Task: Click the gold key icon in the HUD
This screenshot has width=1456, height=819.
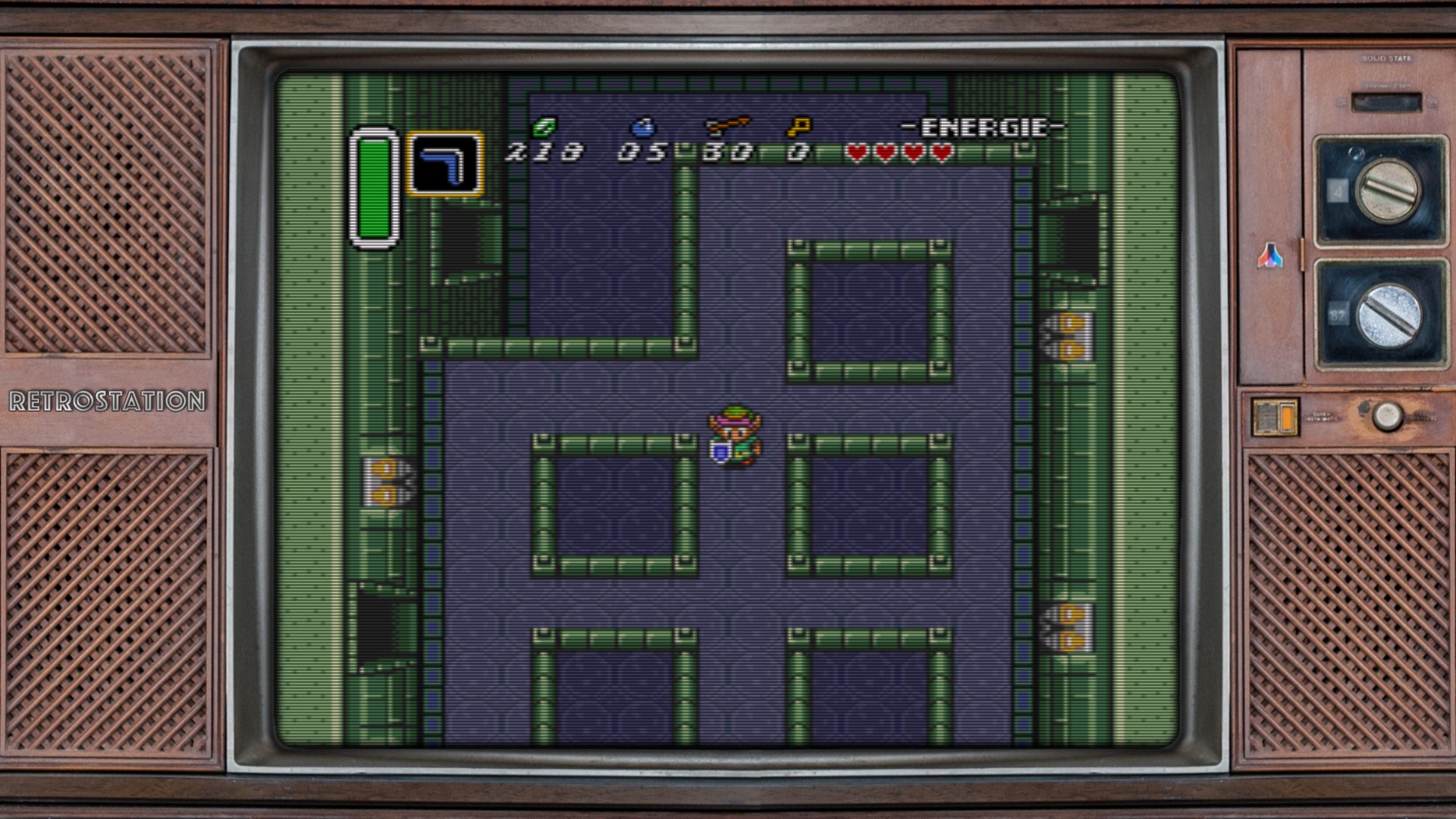Action: tap(802, 126)
